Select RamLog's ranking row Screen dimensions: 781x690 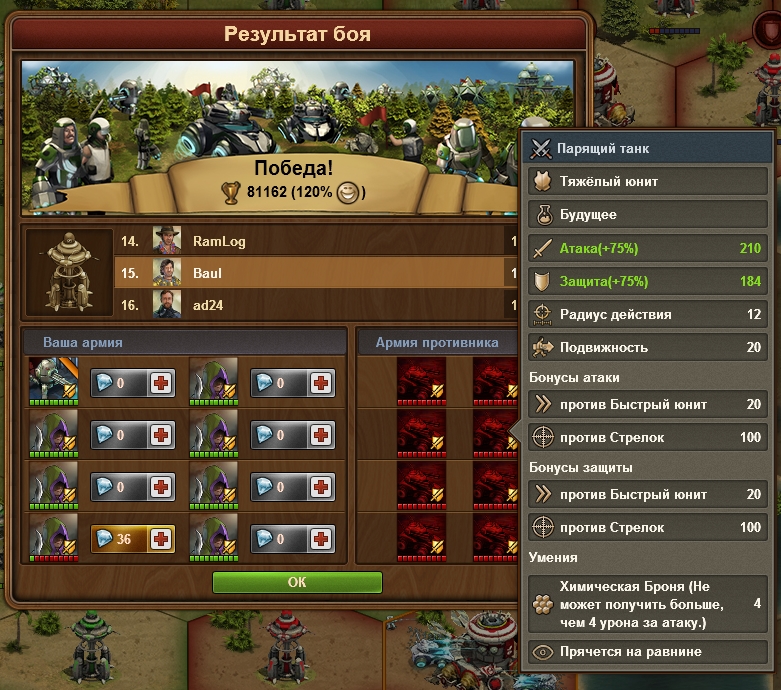(x=330, y=241)
